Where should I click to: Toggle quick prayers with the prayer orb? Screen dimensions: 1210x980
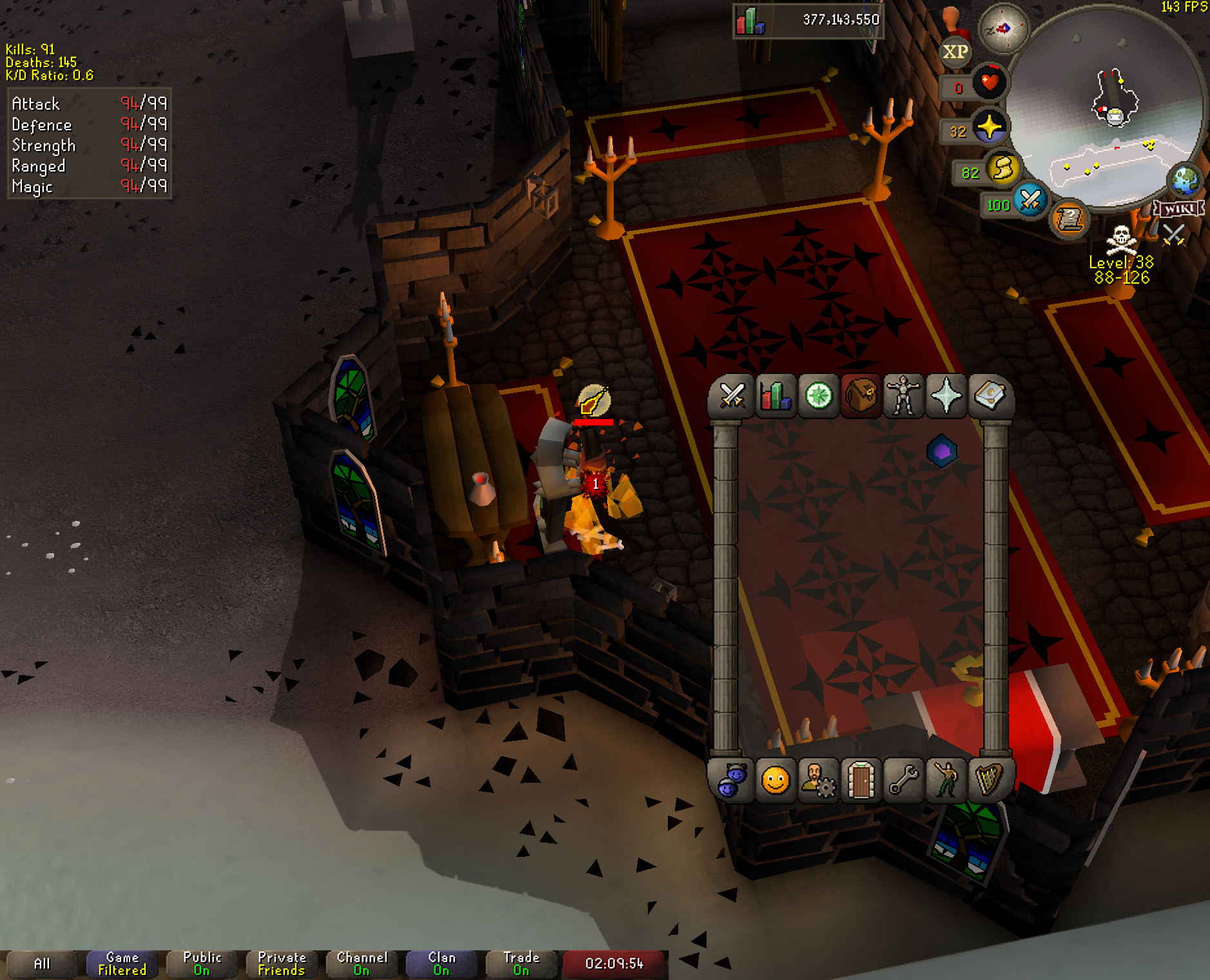(989, 127)
